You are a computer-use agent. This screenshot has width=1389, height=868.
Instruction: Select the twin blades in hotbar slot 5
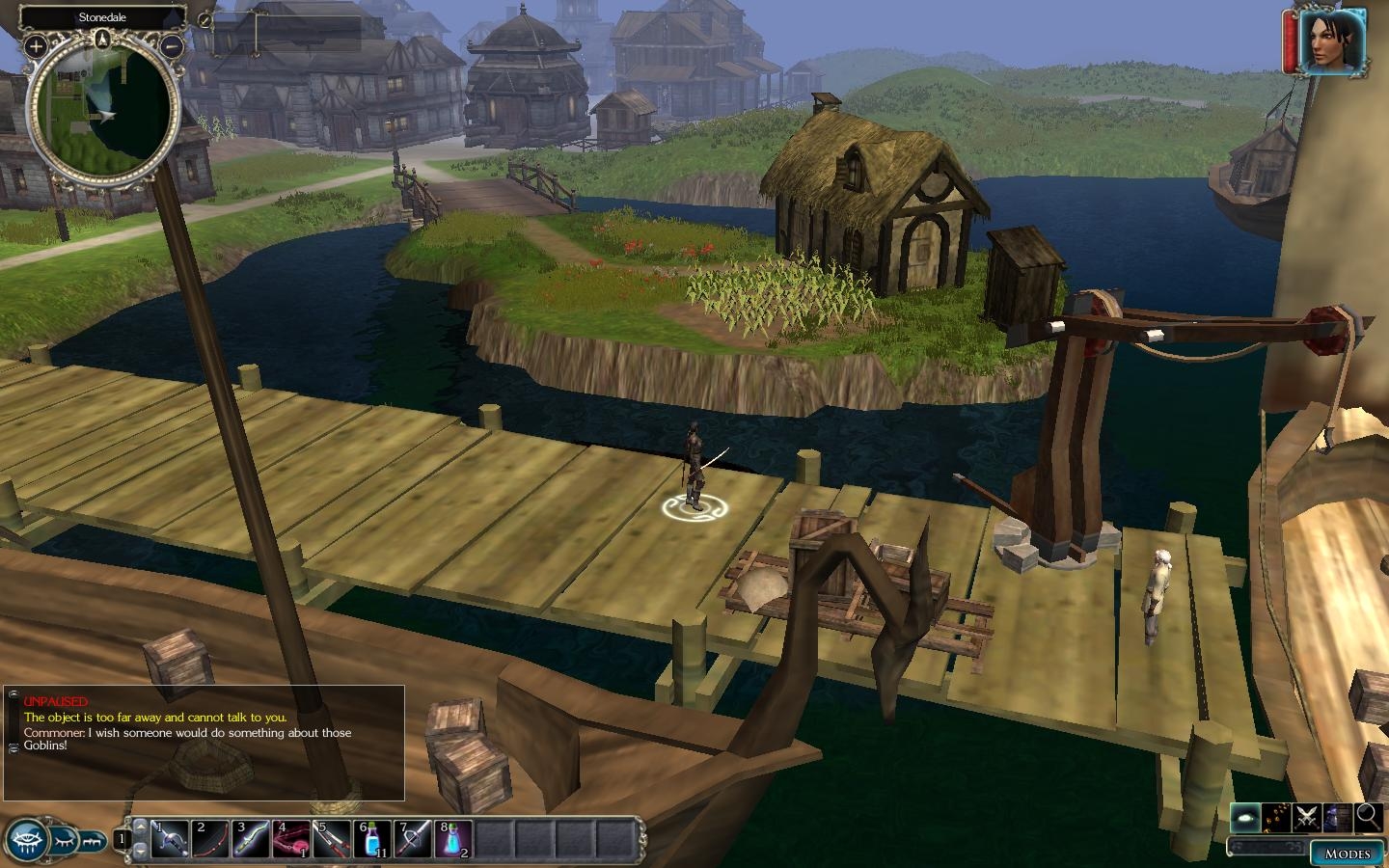[x=333, y=839]
